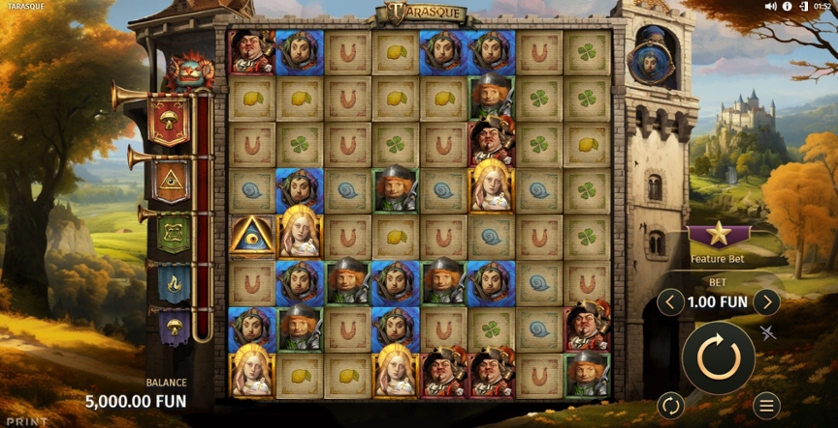This screenshot has height=428, width=838.
Task: Increase the bet with the right arrow
Action: click(x=766, y=302)
